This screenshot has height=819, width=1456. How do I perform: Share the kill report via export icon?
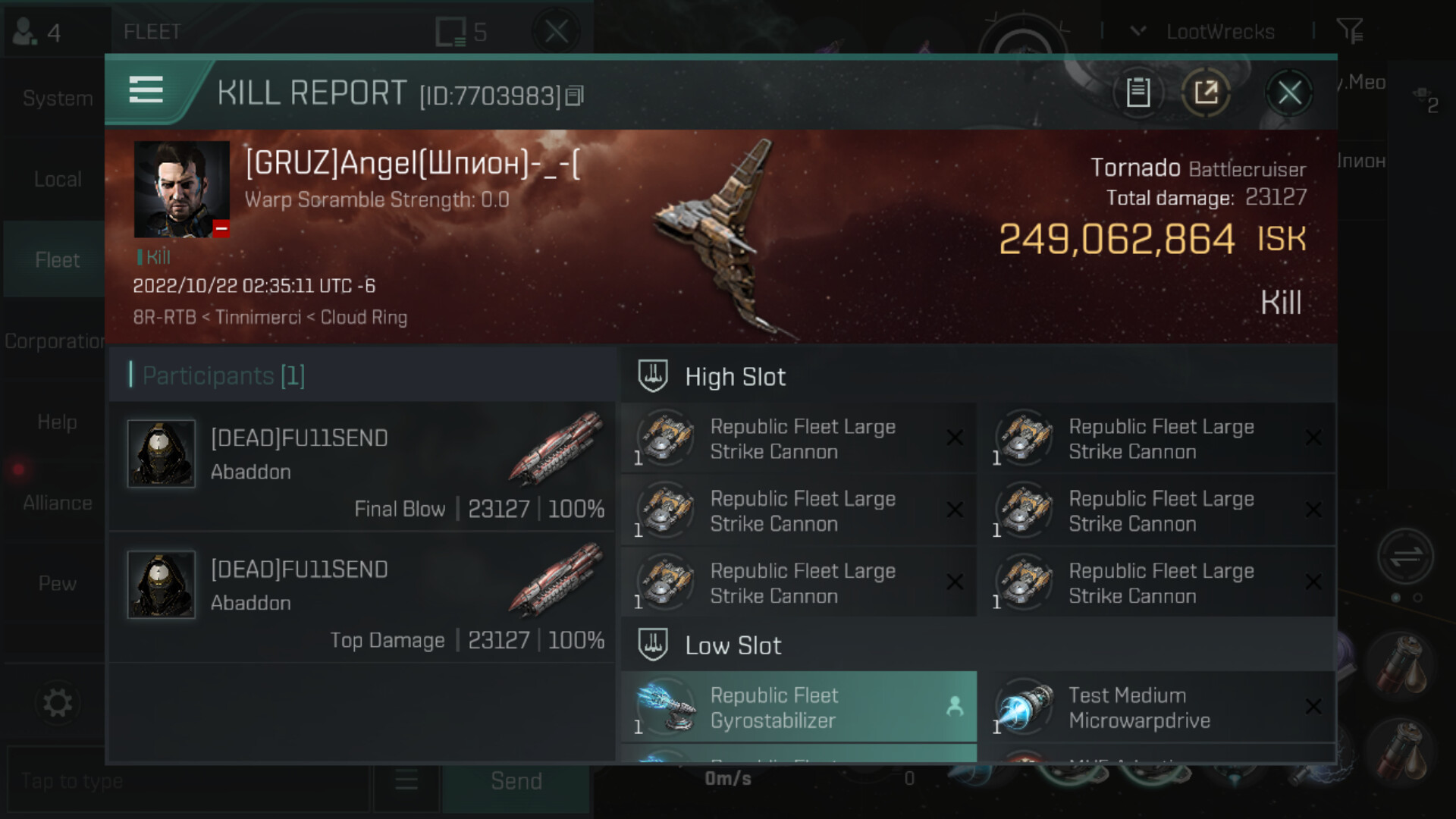click(1206, 93)
